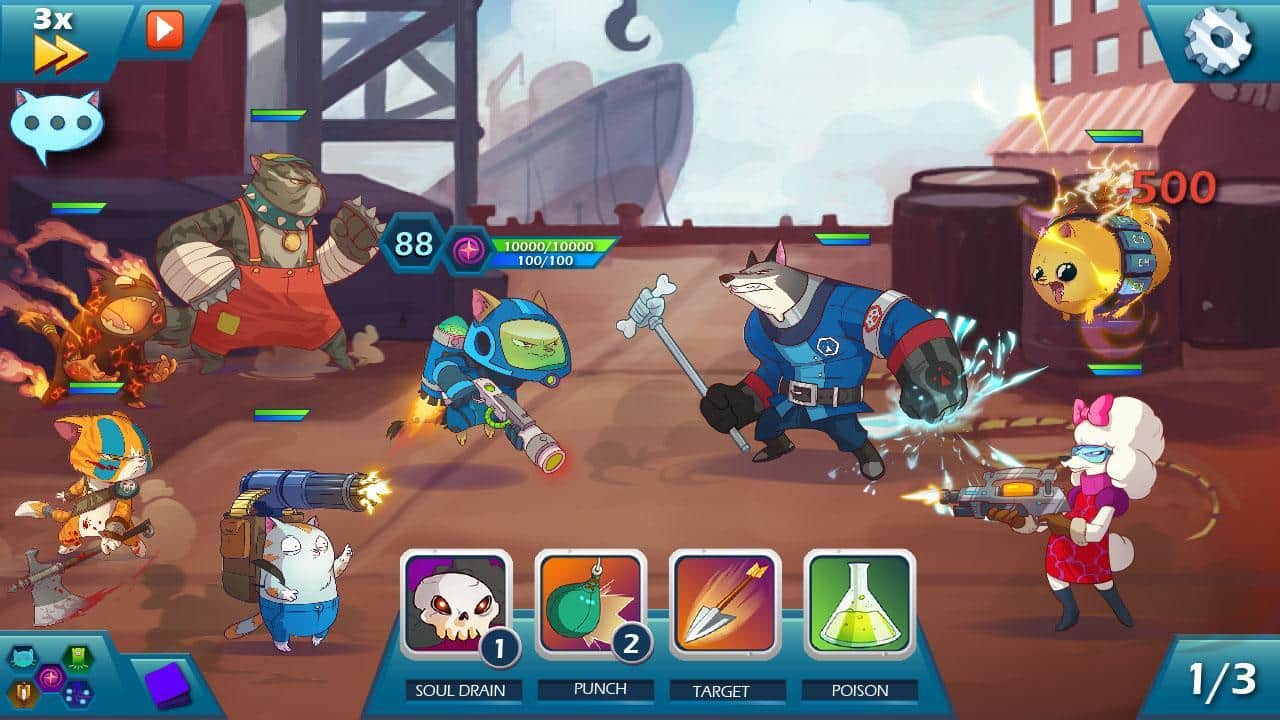Cast the Poison flask ability

tap(859, 604)
